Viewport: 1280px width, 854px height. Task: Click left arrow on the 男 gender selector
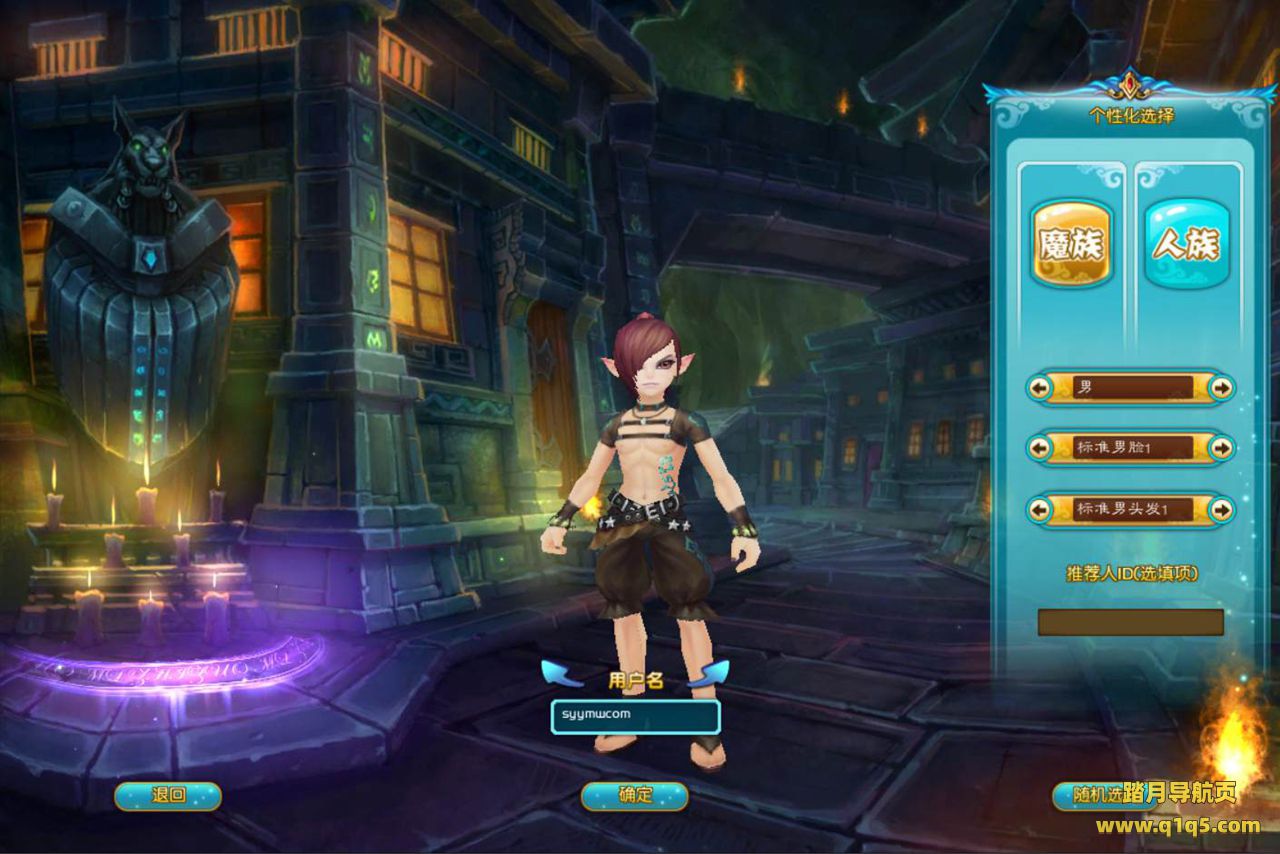1040,387
